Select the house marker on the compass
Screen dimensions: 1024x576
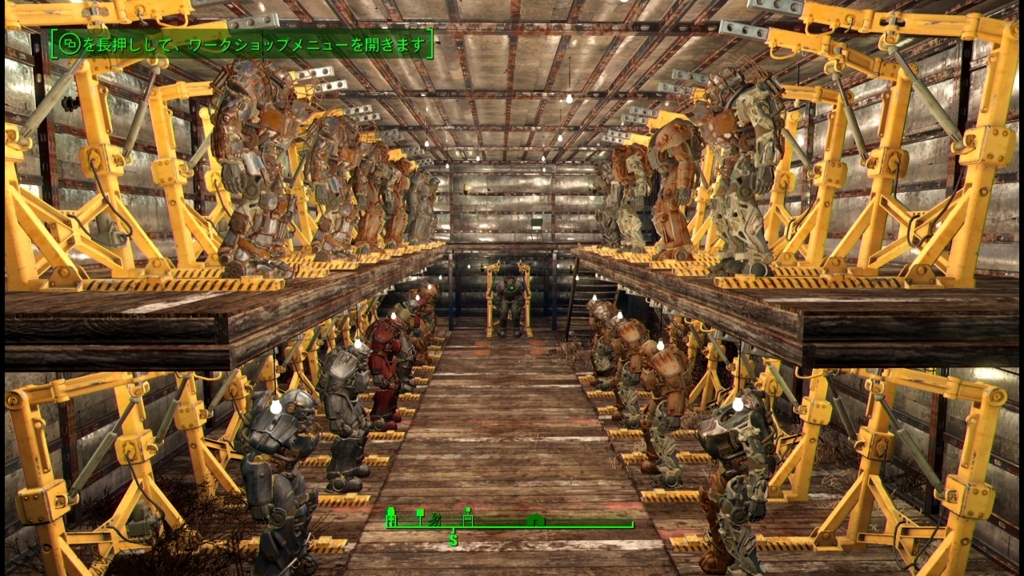536,520
